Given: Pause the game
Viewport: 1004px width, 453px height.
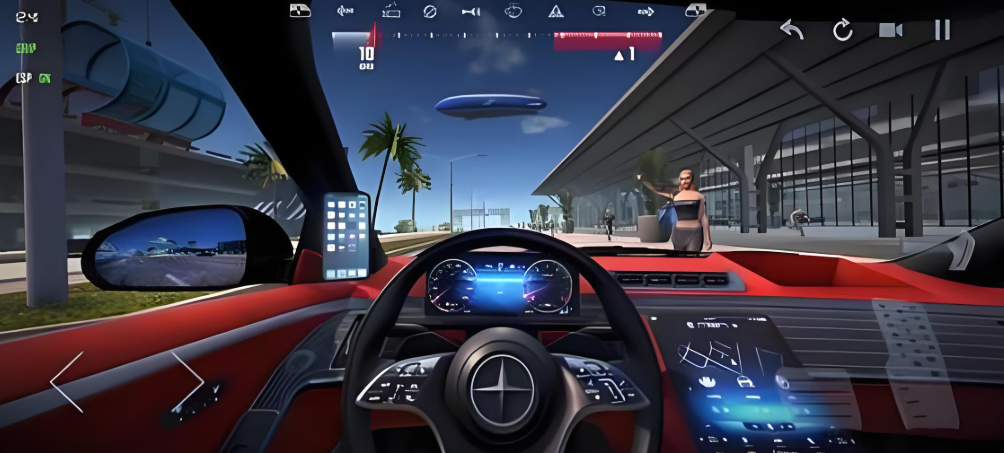Looking at the screenshot, I should point(942,30).
